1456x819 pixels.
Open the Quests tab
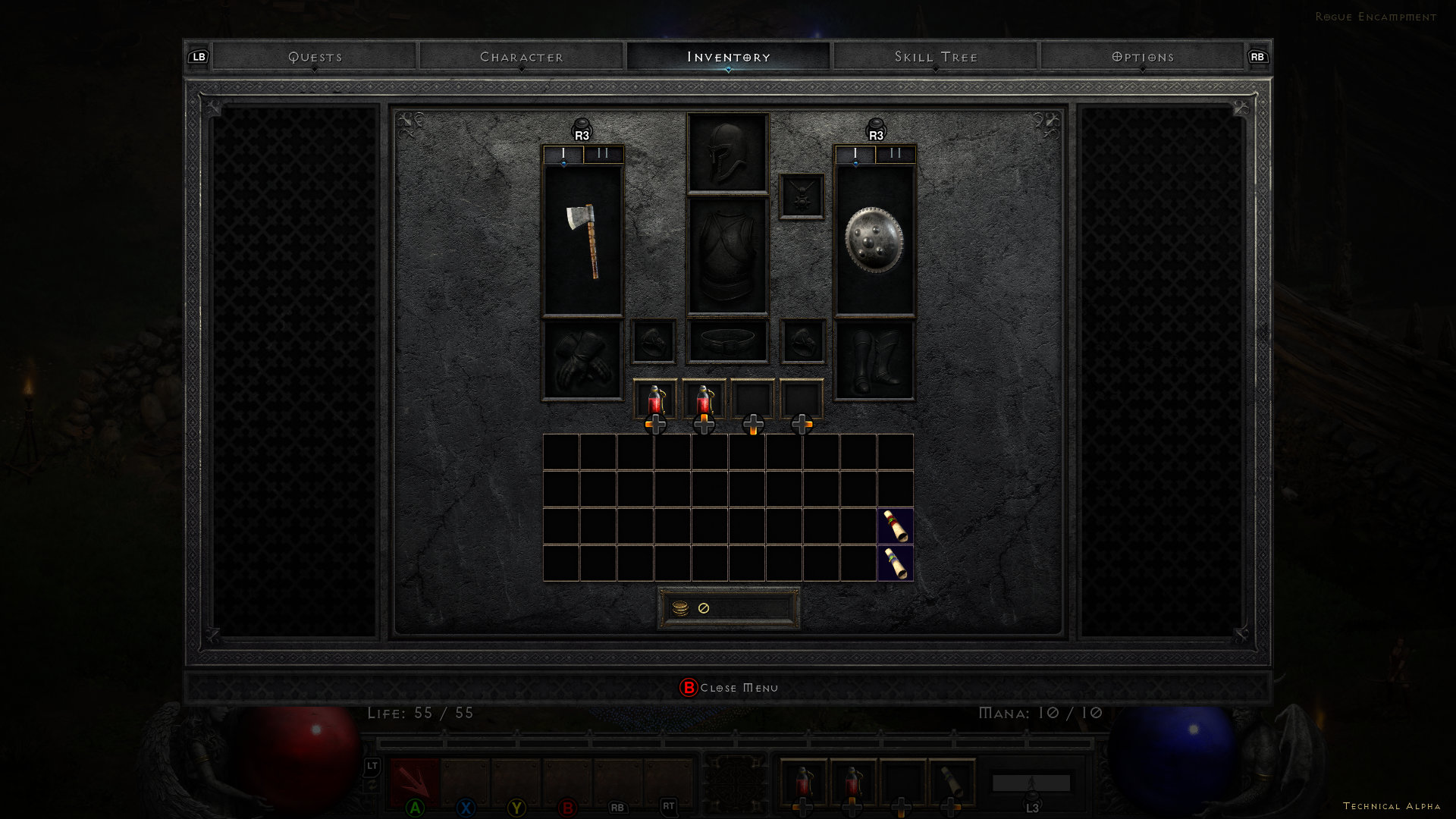pos(315,57)
